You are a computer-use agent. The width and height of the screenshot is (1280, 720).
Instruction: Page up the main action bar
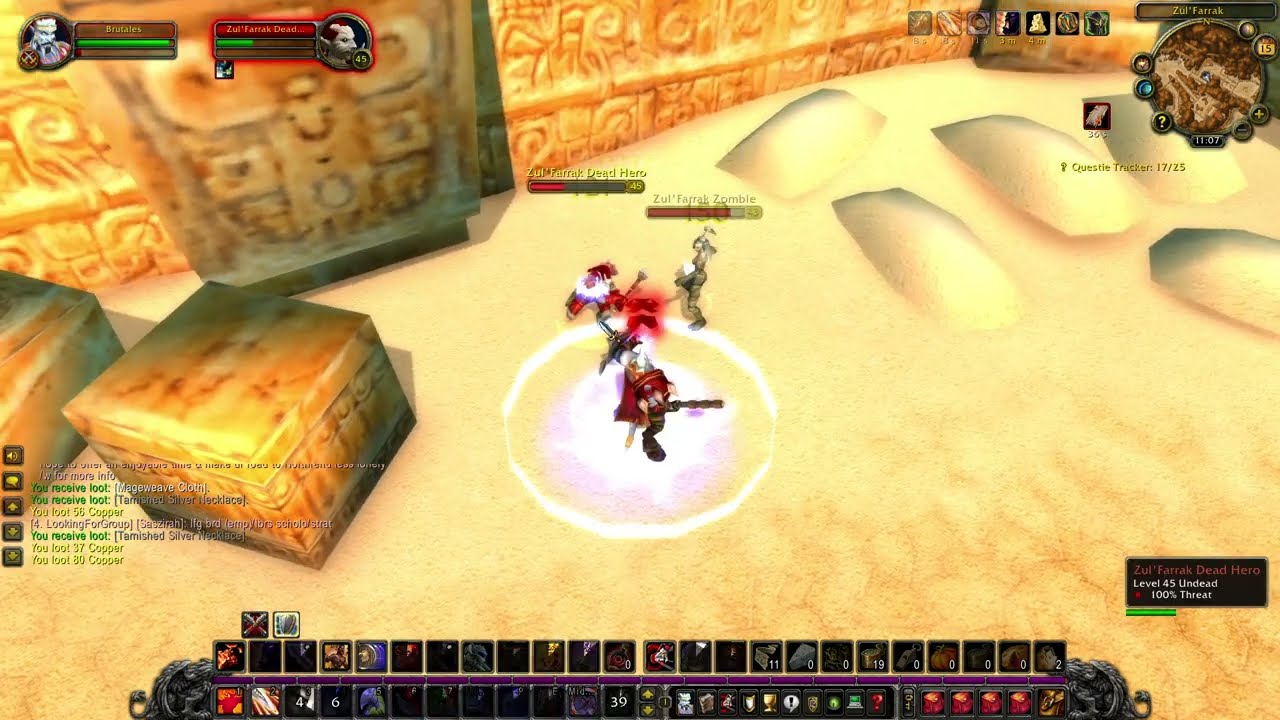[647, 694]
